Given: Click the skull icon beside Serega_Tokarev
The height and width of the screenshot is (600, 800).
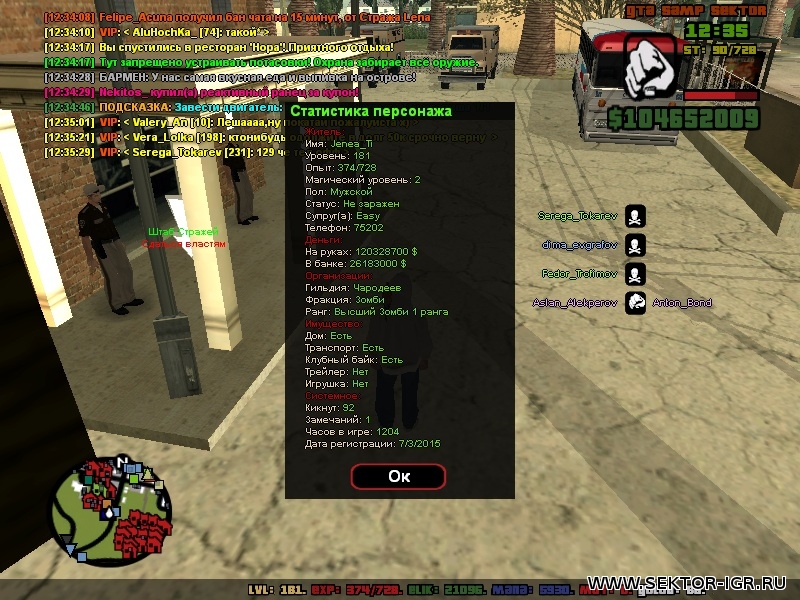Looking at the screenshot, I should tap(635, 216).
